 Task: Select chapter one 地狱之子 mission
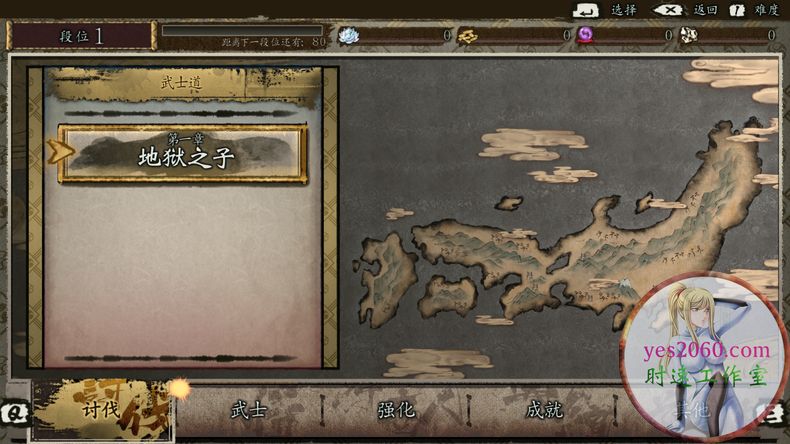pyautogui.click(x=183, y=154)
